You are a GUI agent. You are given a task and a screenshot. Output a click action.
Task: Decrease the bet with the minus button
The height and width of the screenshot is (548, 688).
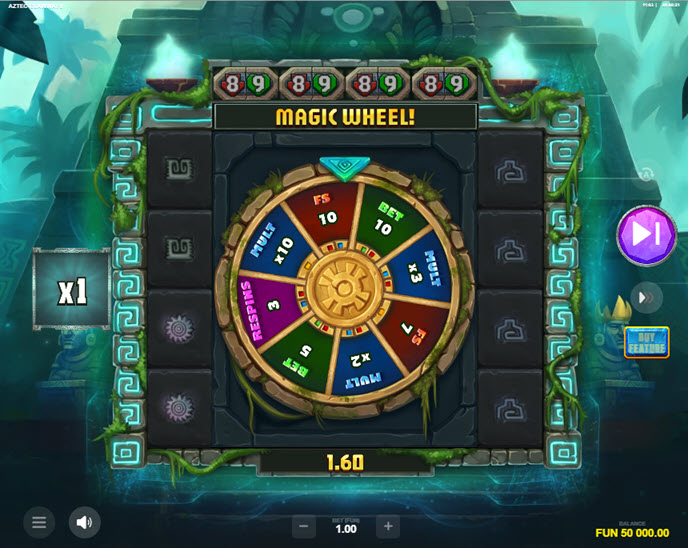click(303, 526)
